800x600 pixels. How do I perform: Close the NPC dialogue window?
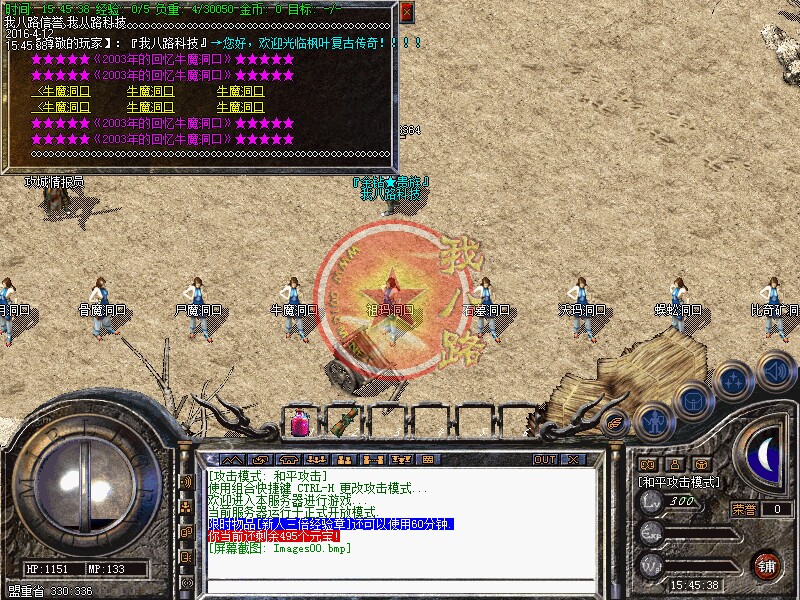pyautogui.click(x=406, y=12)
